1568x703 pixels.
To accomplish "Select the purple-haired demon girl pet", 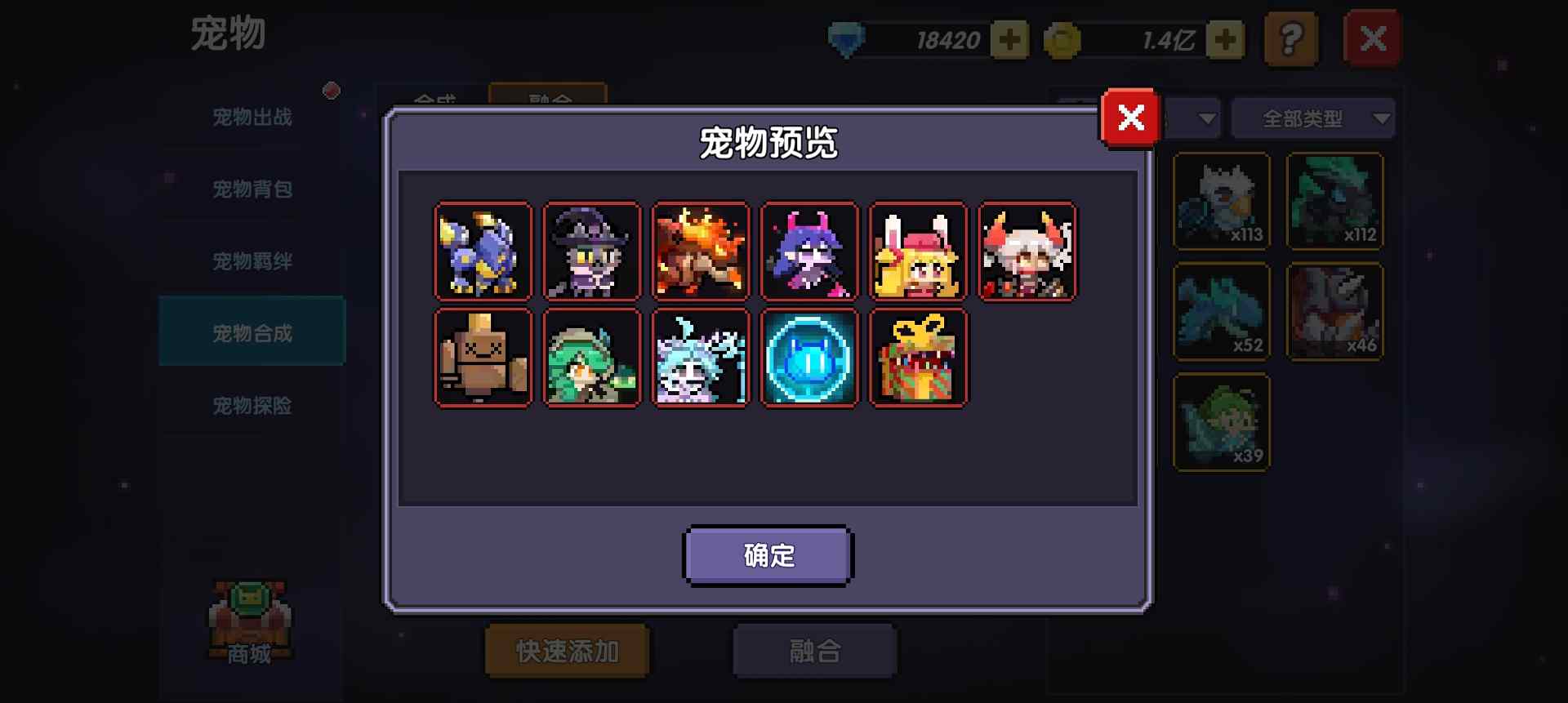I will pos(808,251).
